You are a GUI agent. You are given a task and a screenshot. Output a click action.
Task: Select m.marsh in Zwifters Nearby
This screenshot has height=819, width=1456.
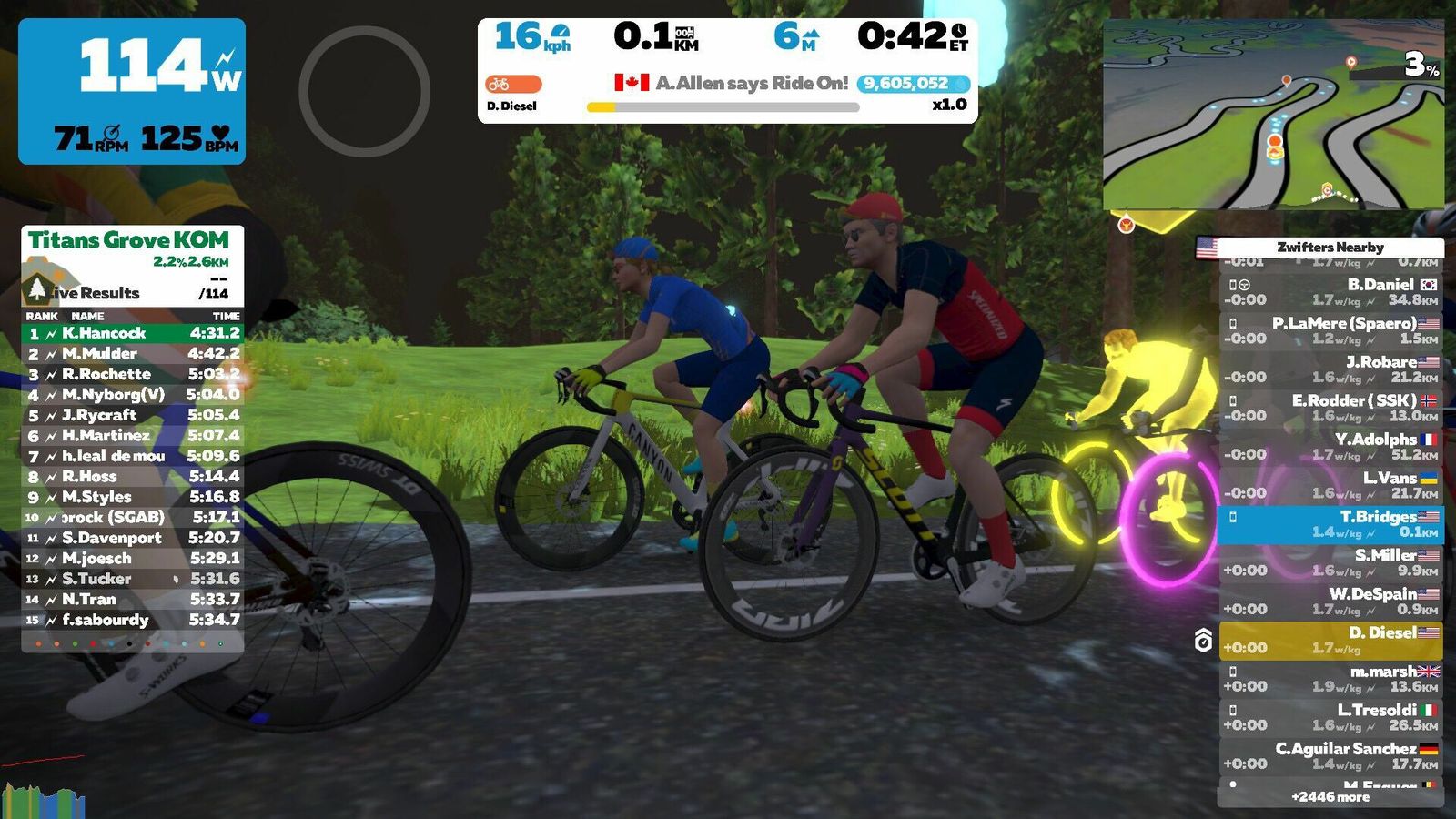[x=1330, y=679]
